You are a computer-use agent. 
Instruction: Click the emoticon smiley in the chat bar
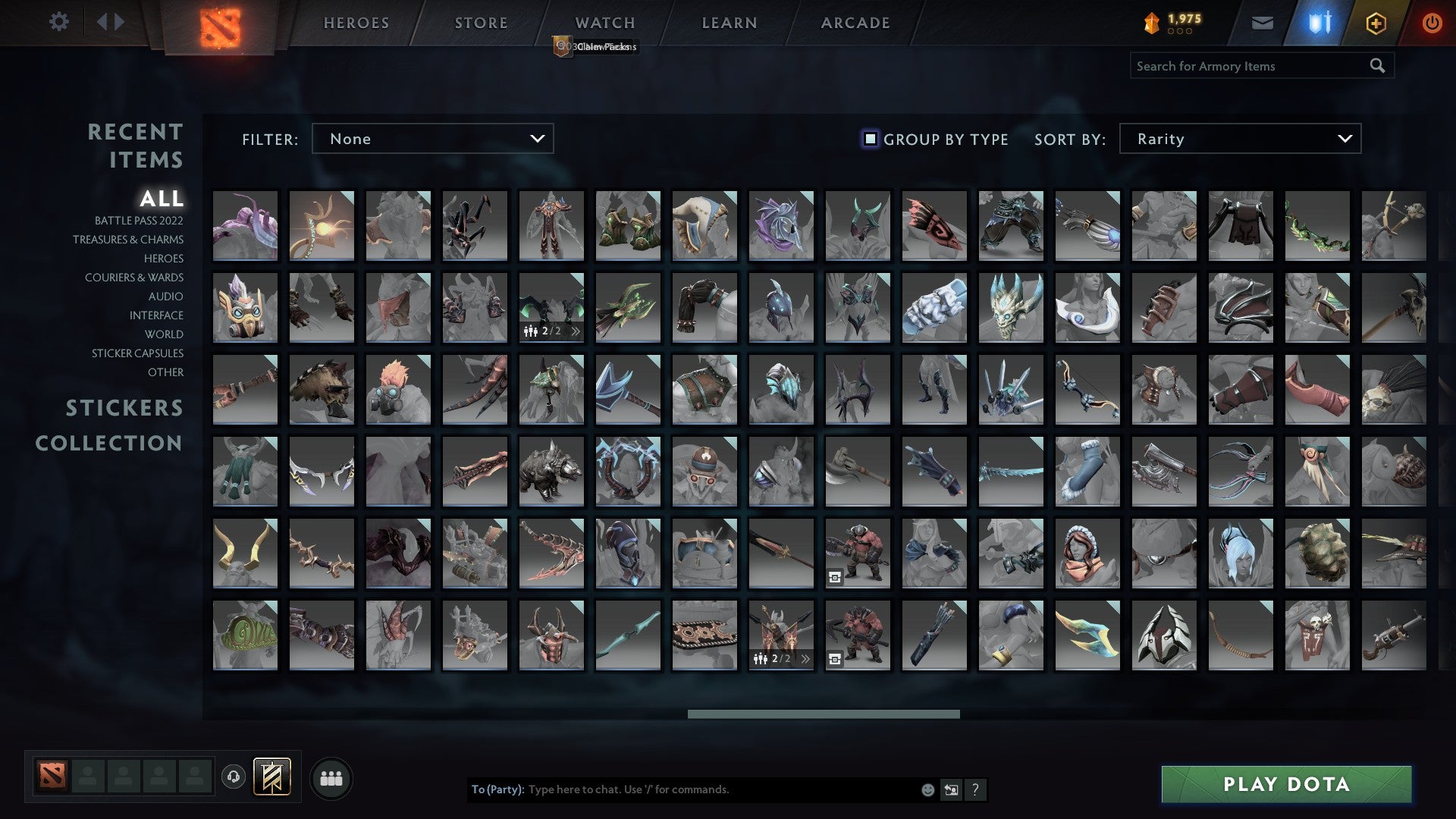pos(927,789)
